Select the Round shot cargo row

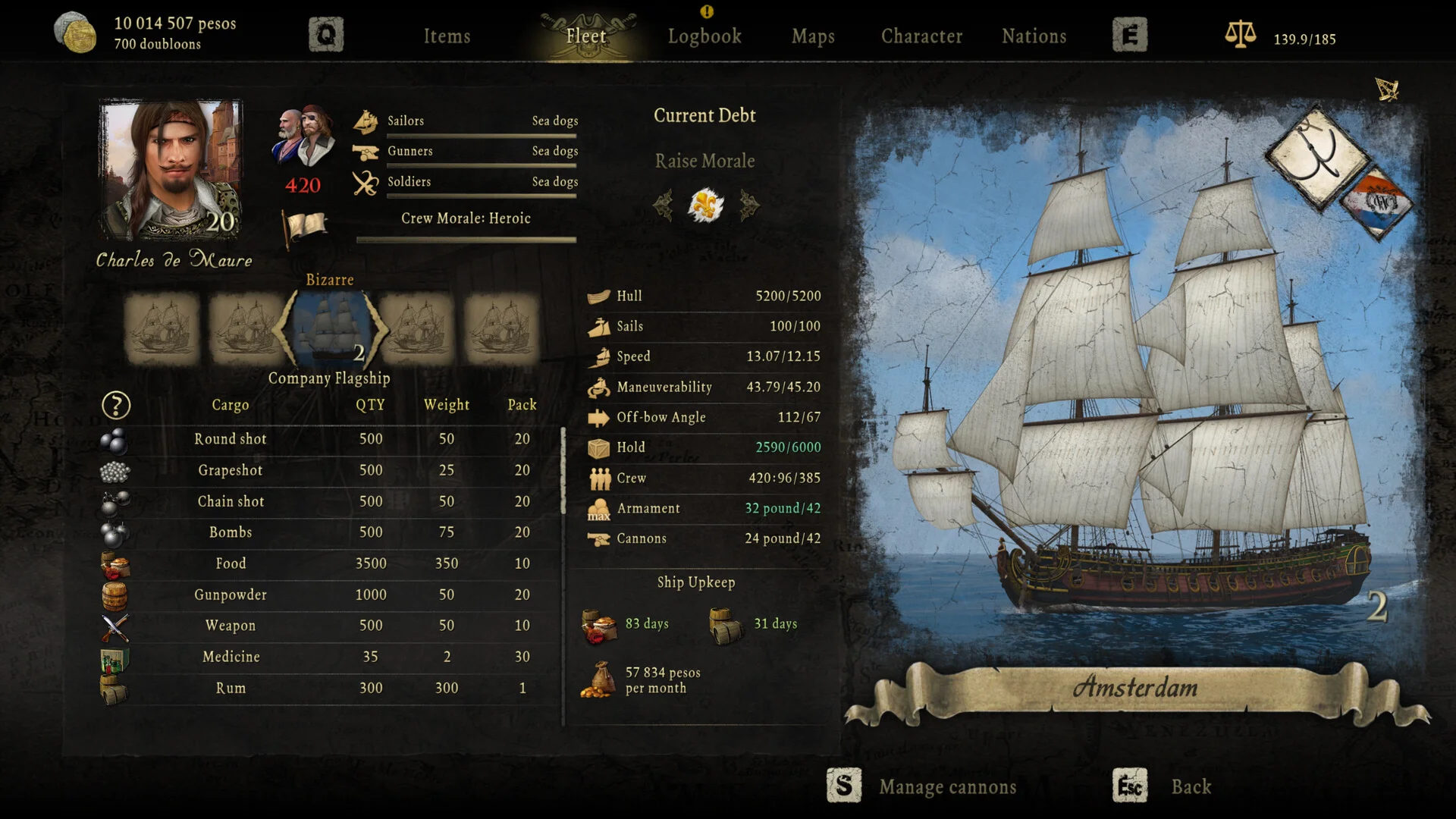231,439
